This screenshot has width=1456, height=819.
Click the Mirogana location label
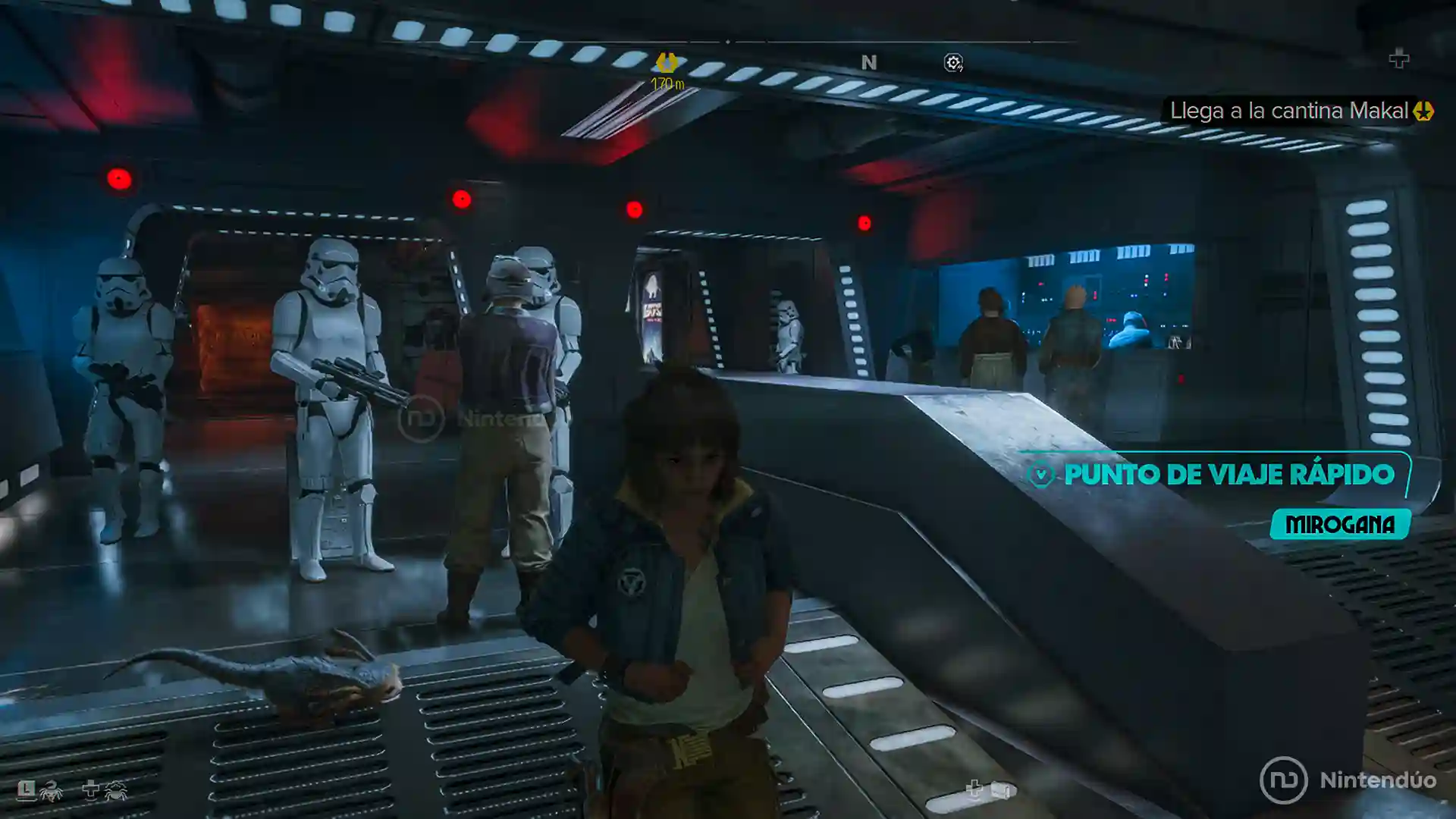1340,525
